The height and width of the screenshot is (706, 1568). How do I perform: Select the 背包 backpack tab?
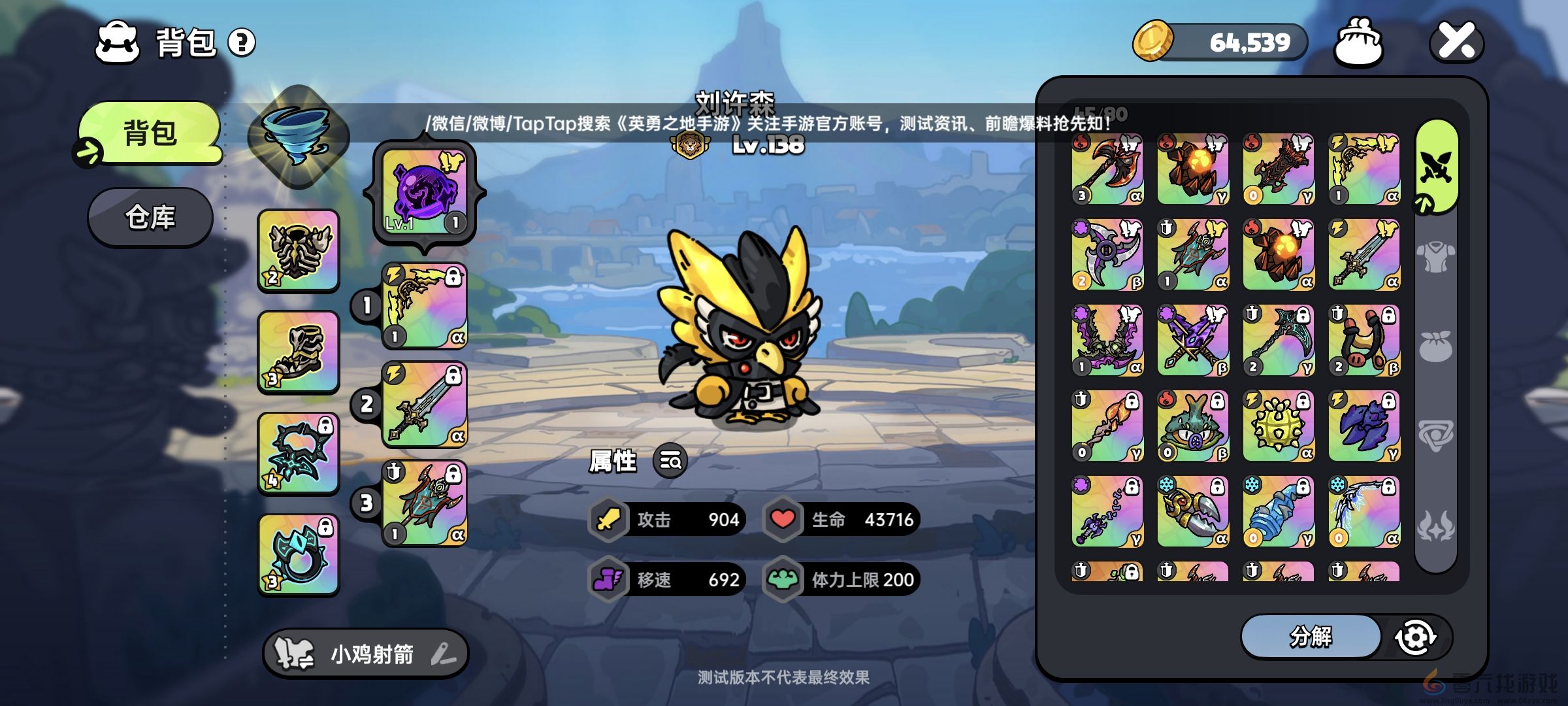point(149,132)
